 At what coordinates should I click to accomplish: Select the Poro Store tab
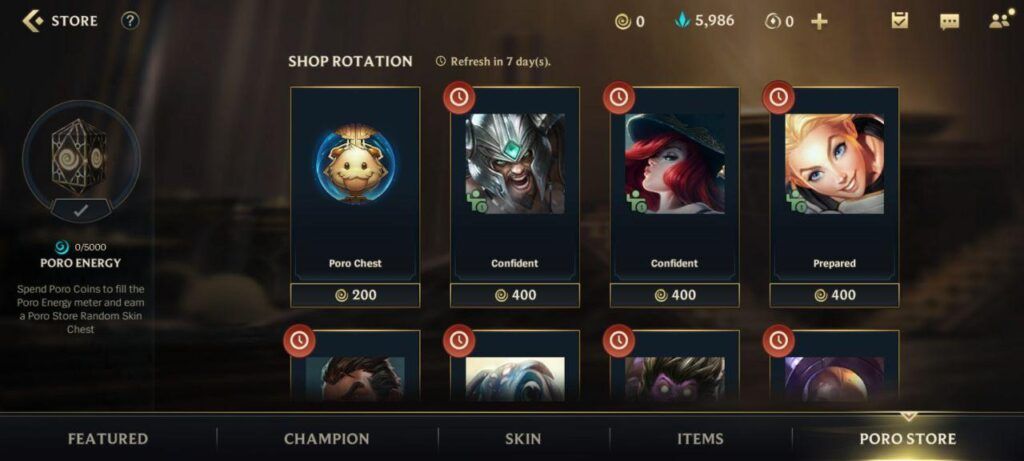(x=908, y=439)
